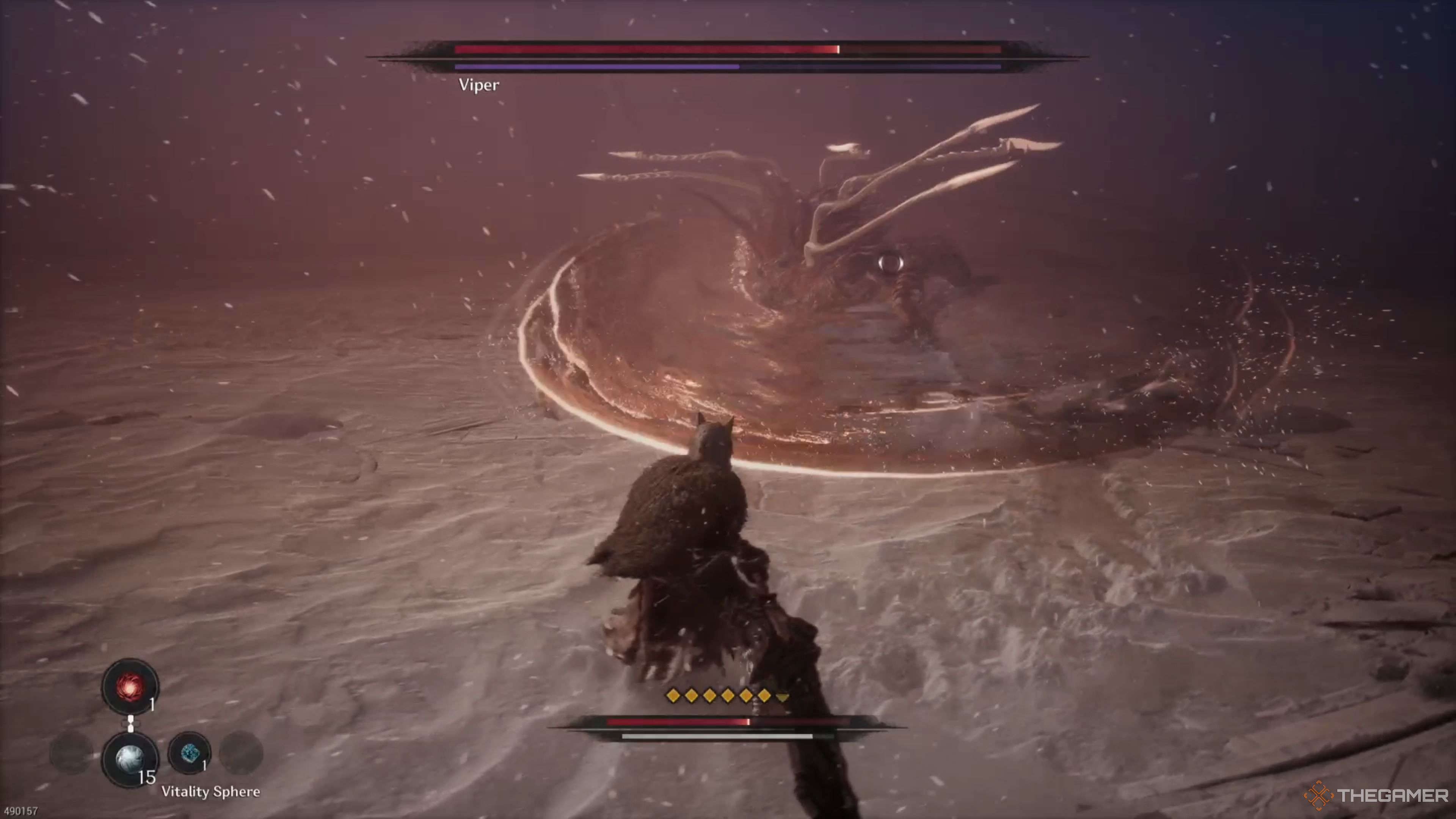Click TheGamer watermark logo
The width and height of the screenshot is (1456, 819).
[1375, 796]
